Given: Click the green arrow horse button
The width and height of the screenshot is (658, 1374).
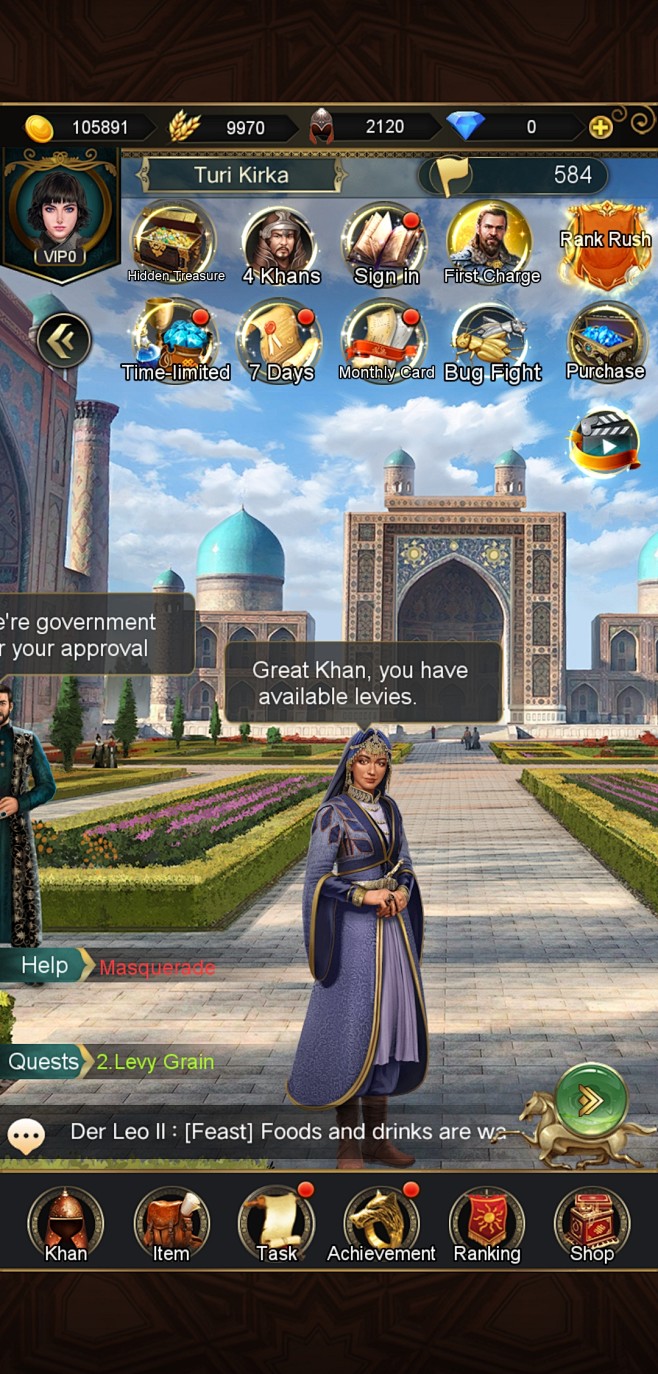Looking at the screenshot, I should [591, 1100].
